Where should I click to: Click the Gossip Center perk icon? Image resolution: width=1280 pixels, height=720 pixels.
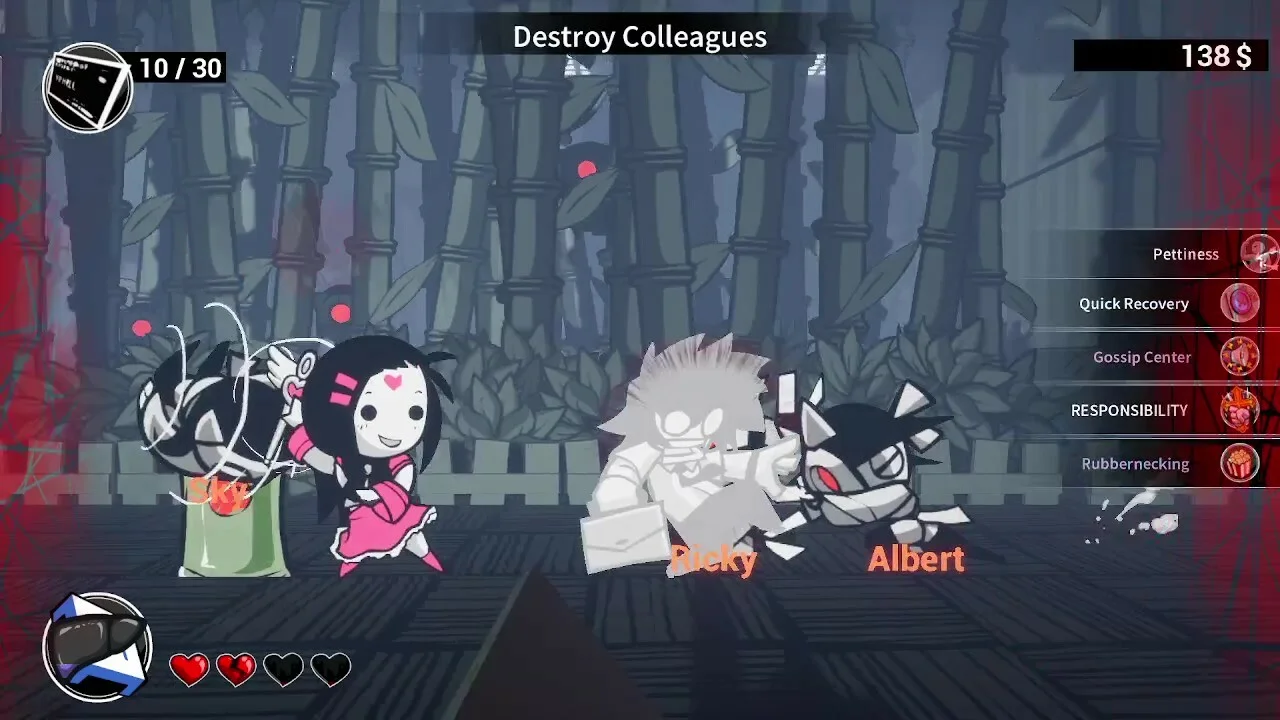coord(1240,356)
